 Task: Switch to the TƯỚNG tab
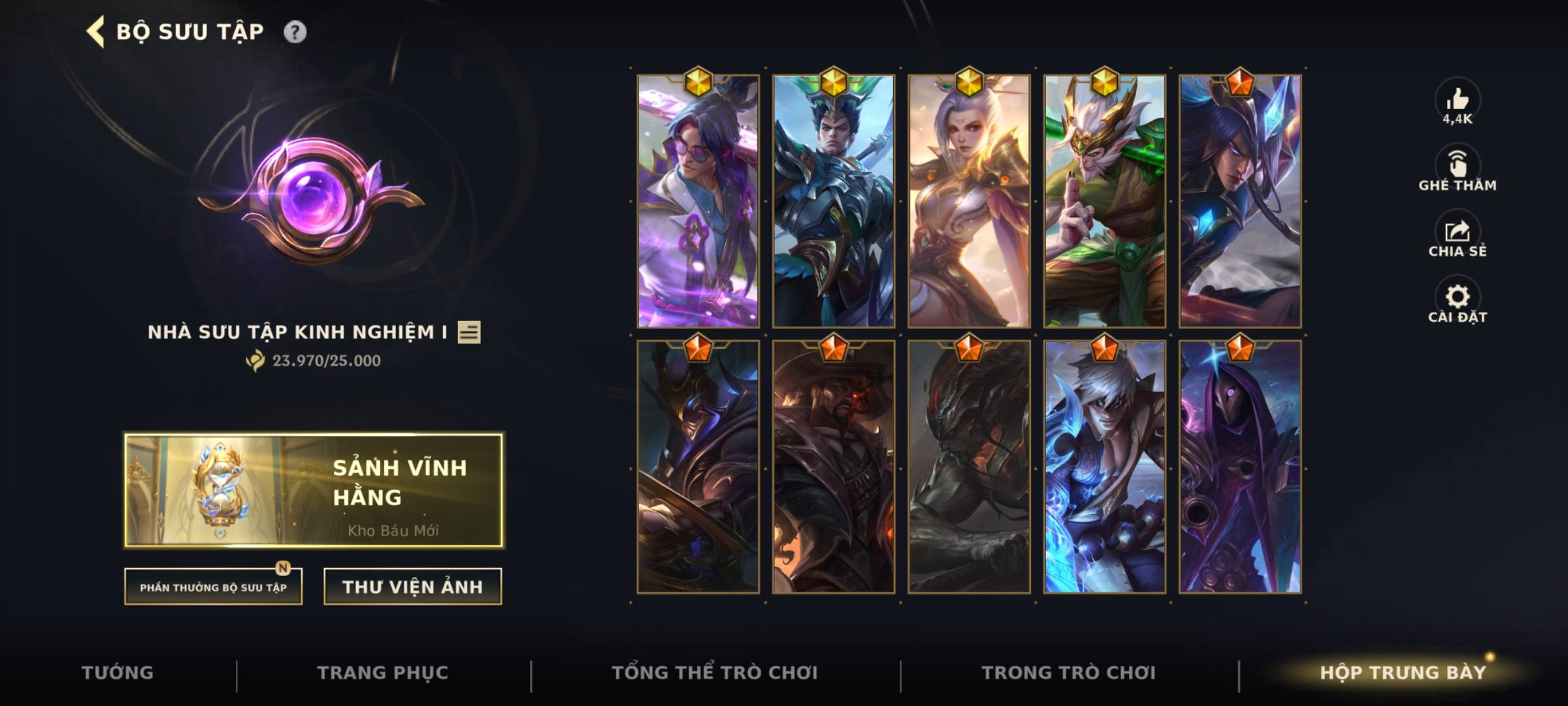(118, 672)
